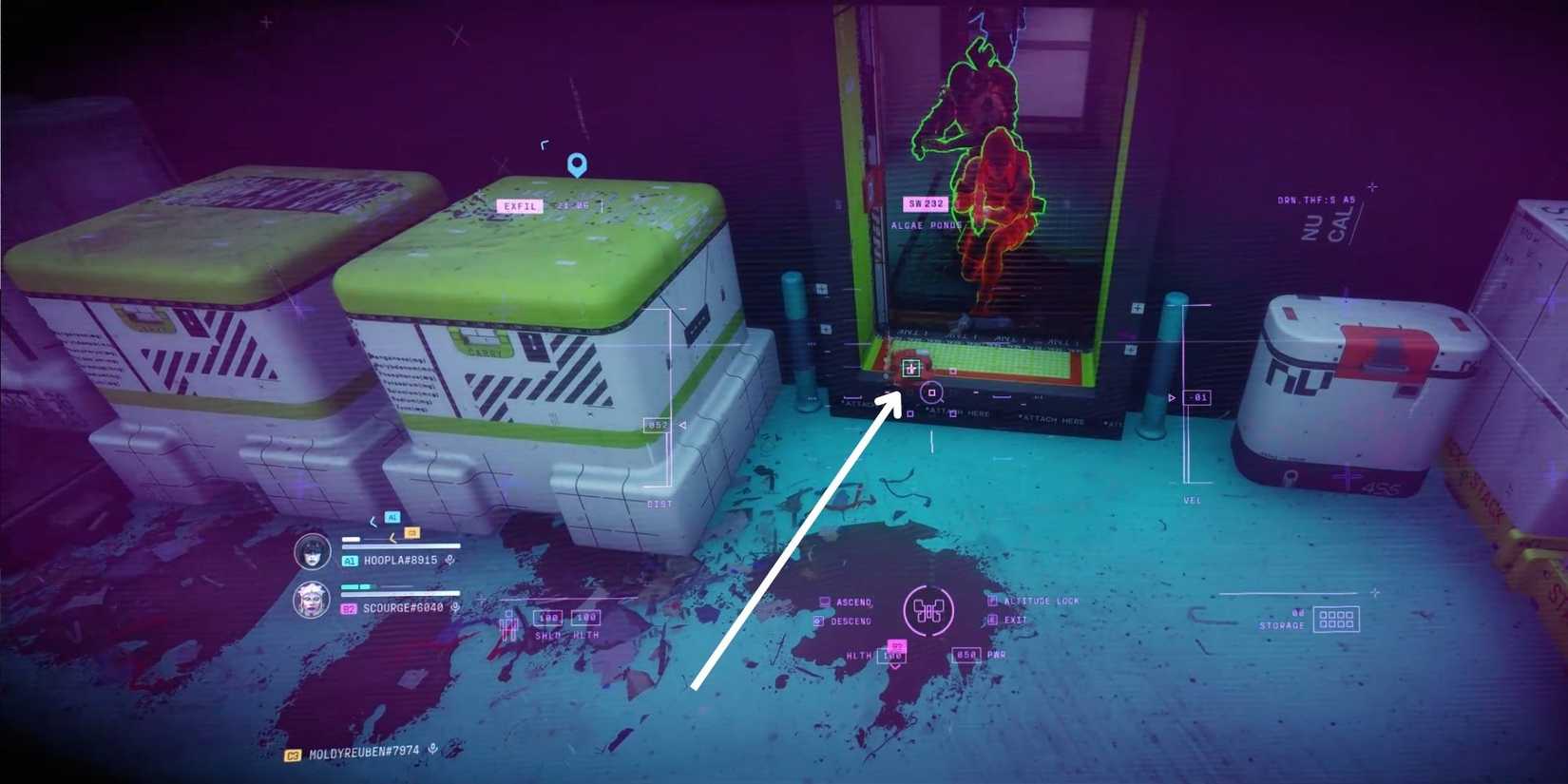The image size is (1568, 784).
Task: Click the Exit key icon
Action: (993, 620)
